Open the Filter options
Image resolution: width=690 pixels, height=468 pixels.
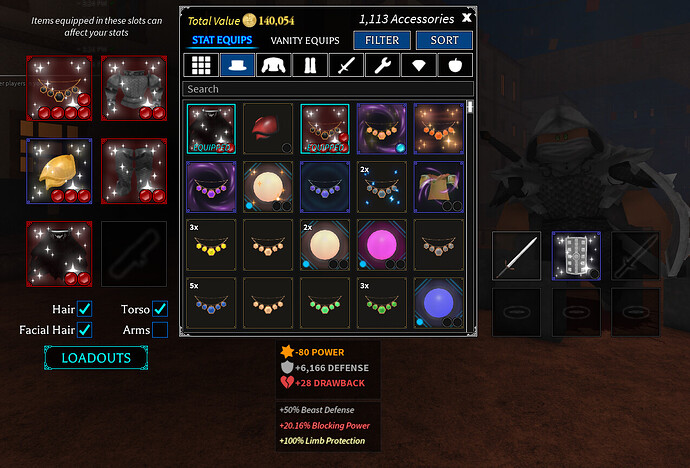click(382, 40)
